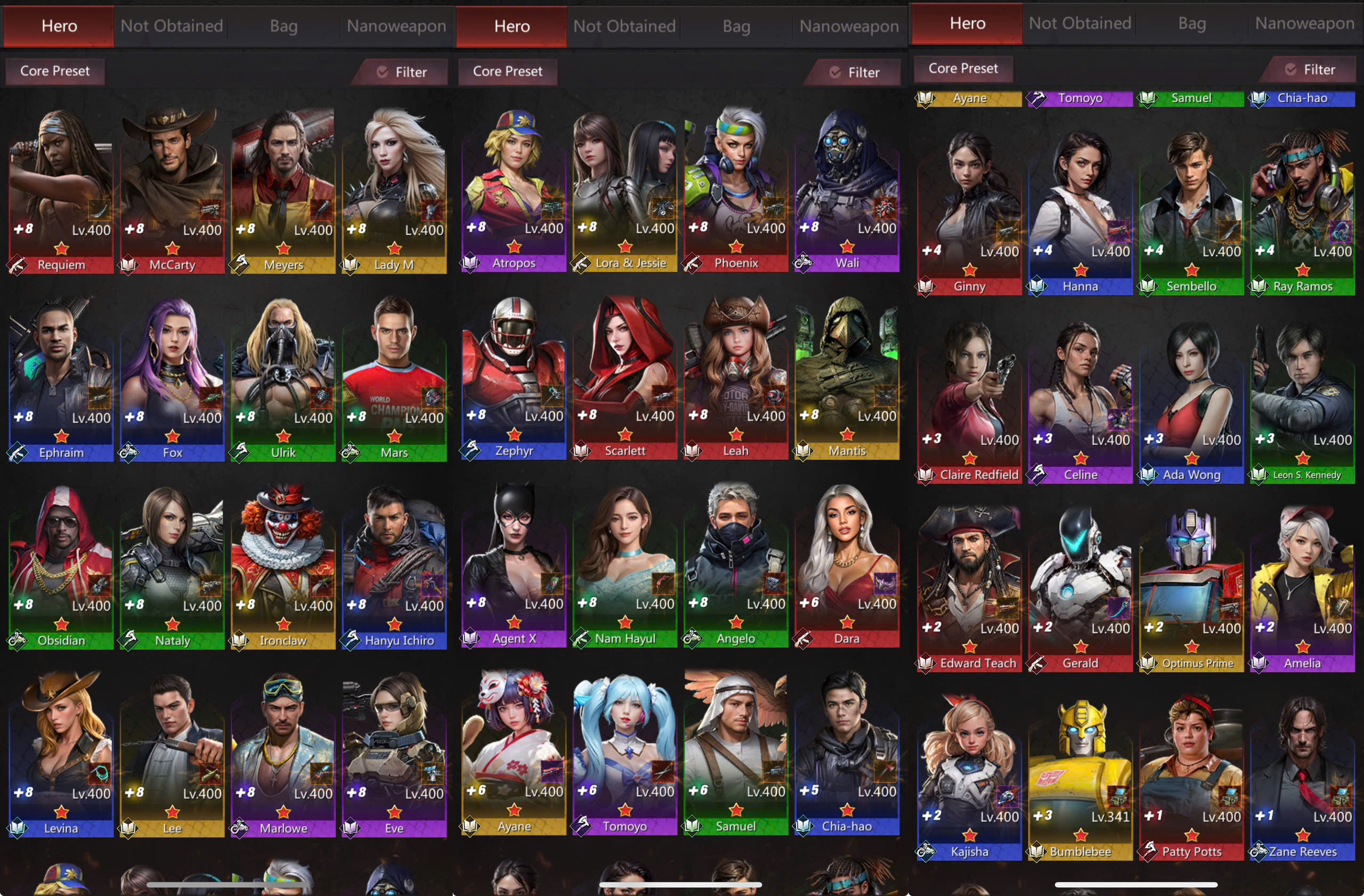The image size is (1364, 896).
Task: Open Ulrik's hero card
Action: pos(282,377)
